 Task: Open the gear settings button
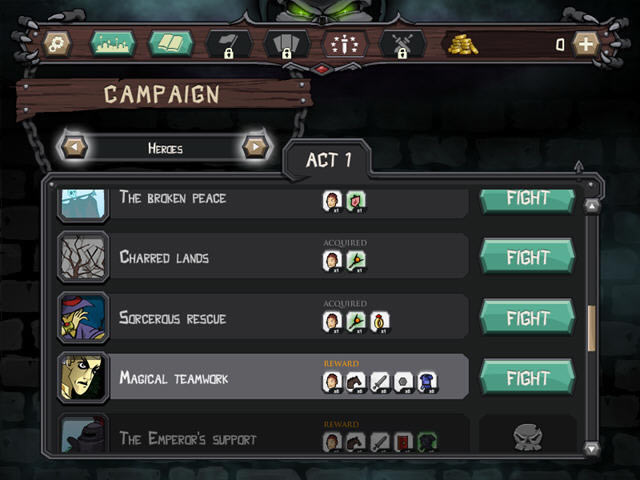point(57,44)
